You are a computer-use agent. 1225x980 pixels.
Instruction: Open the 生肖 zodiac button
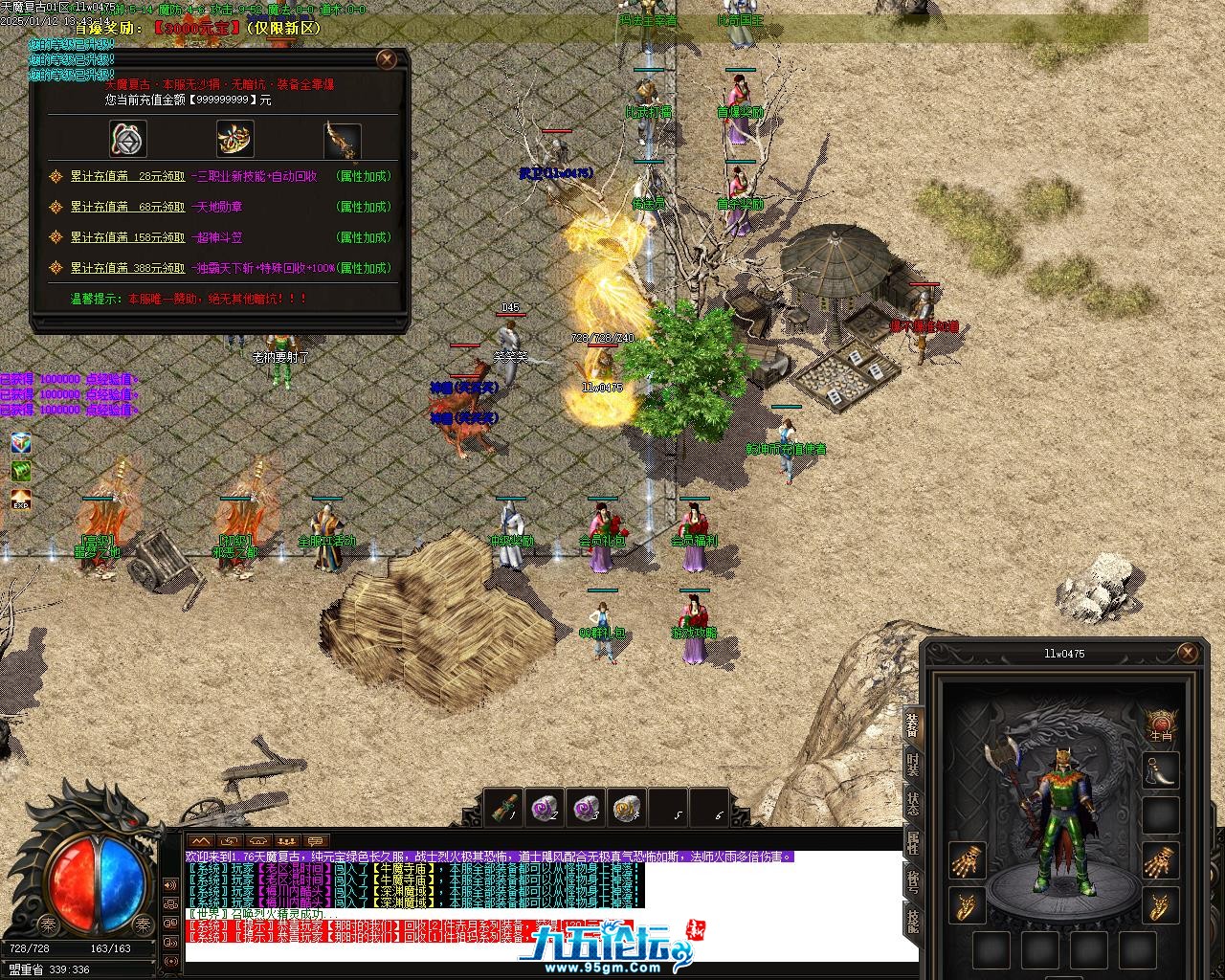1161,724
